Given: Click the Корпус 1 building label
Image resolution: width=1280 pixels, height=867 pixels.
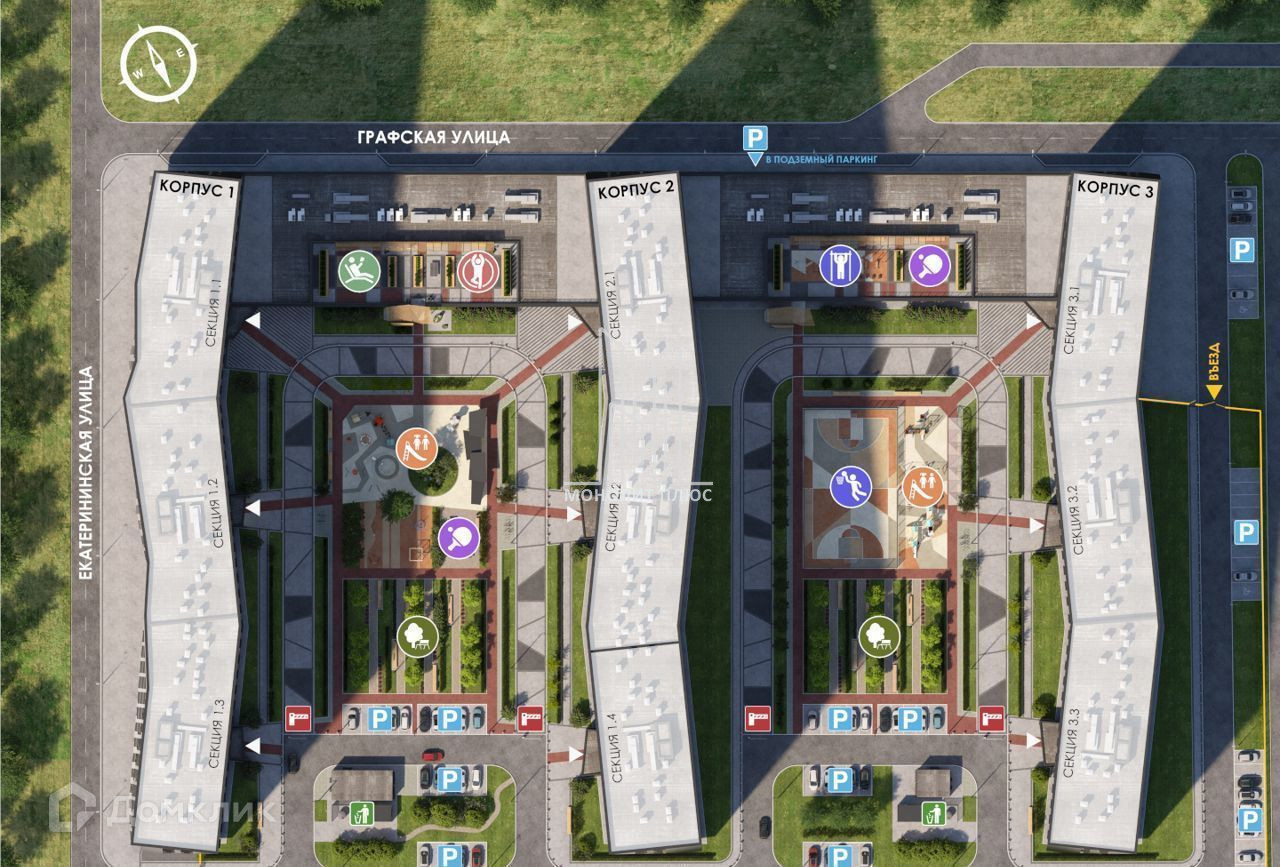Looking at the screenshot, I should [197, 187].
